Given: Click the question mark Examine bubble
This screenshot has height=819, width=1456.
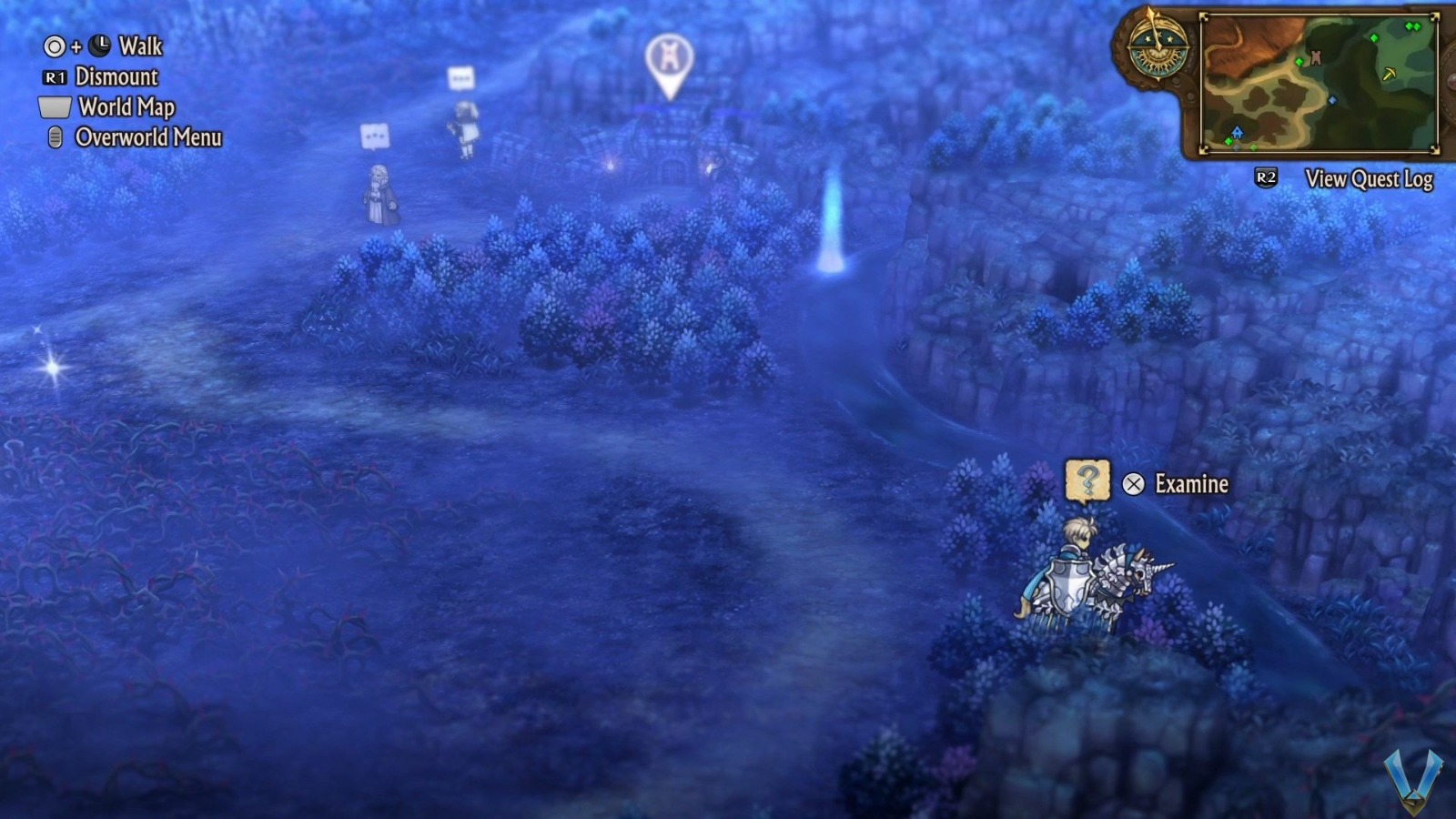Looking at the screenshot, I should [1088, 482].
